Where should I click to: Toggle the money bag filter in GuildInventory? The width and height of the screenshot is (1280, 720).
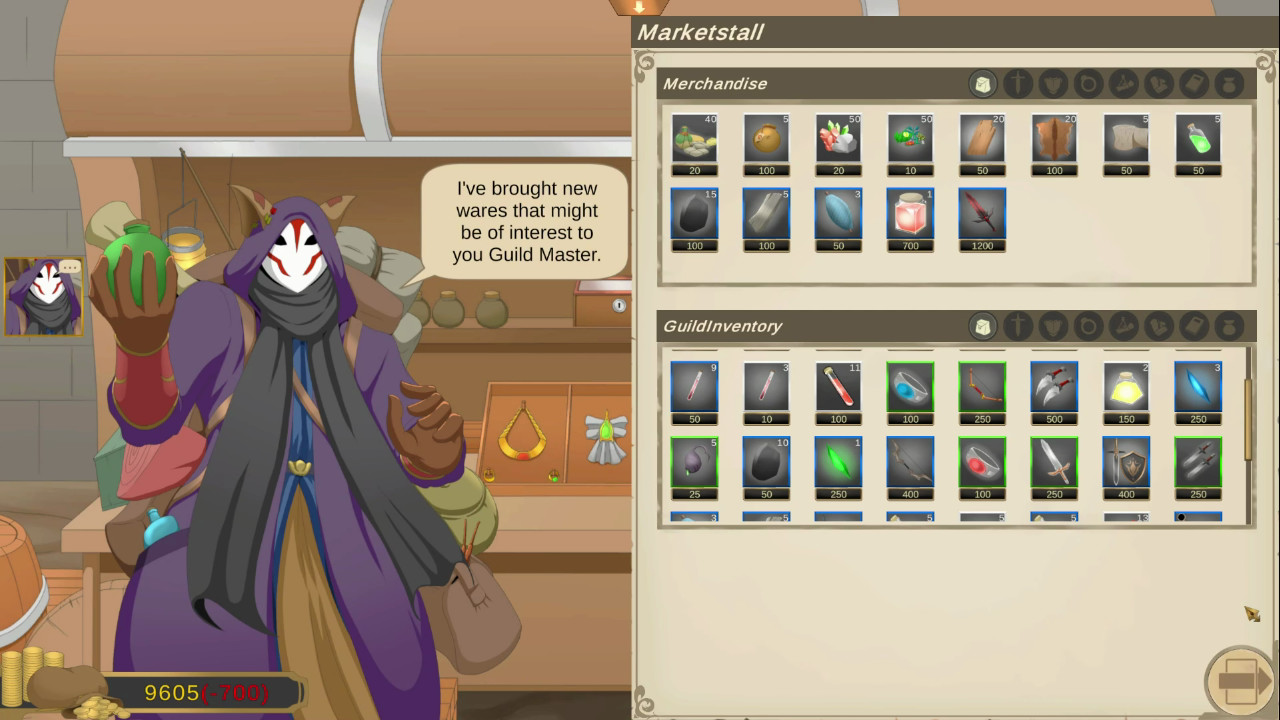click(x=1229, y=327)
